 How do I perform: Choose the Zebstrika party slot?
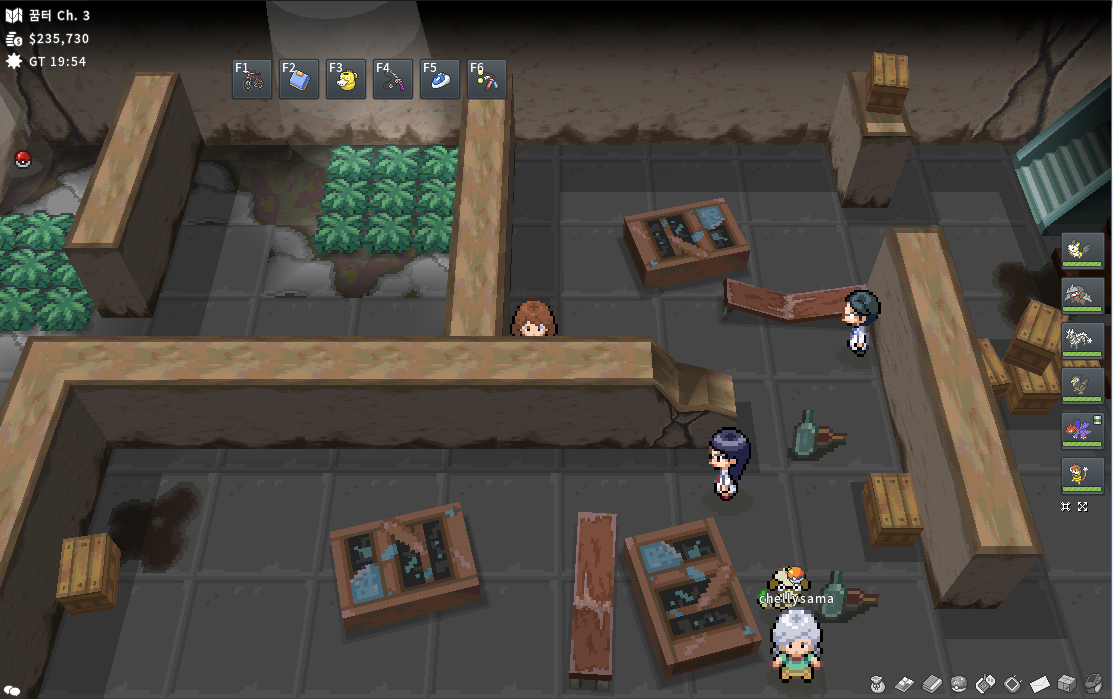tap(1083, 340)
